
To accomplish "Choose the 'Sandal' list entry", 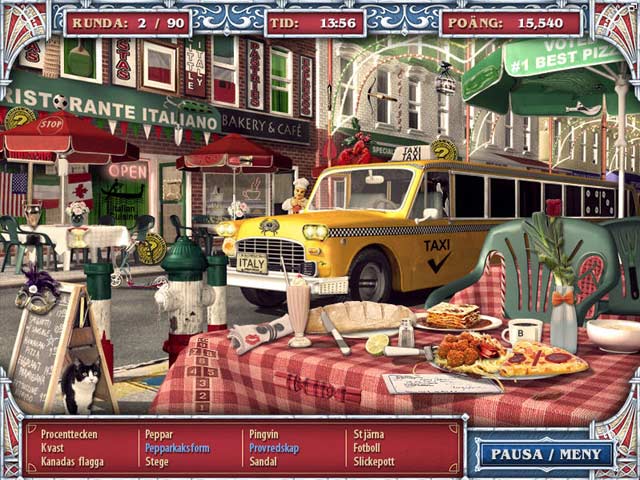I will (263, 463).
